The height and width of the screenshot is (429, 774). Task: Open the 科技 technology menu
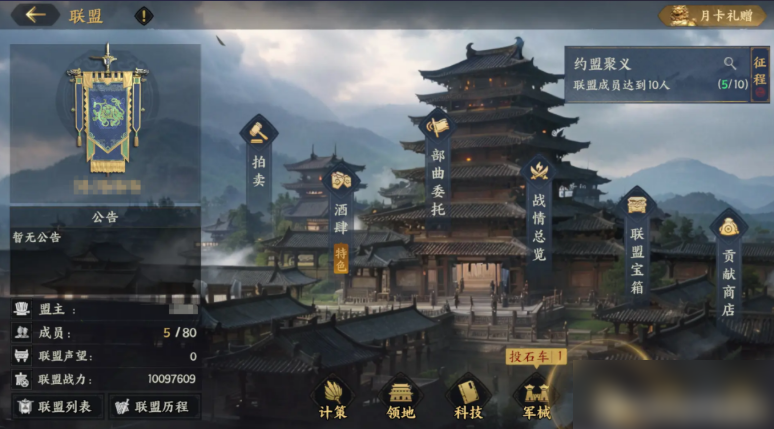coord(467,398)
